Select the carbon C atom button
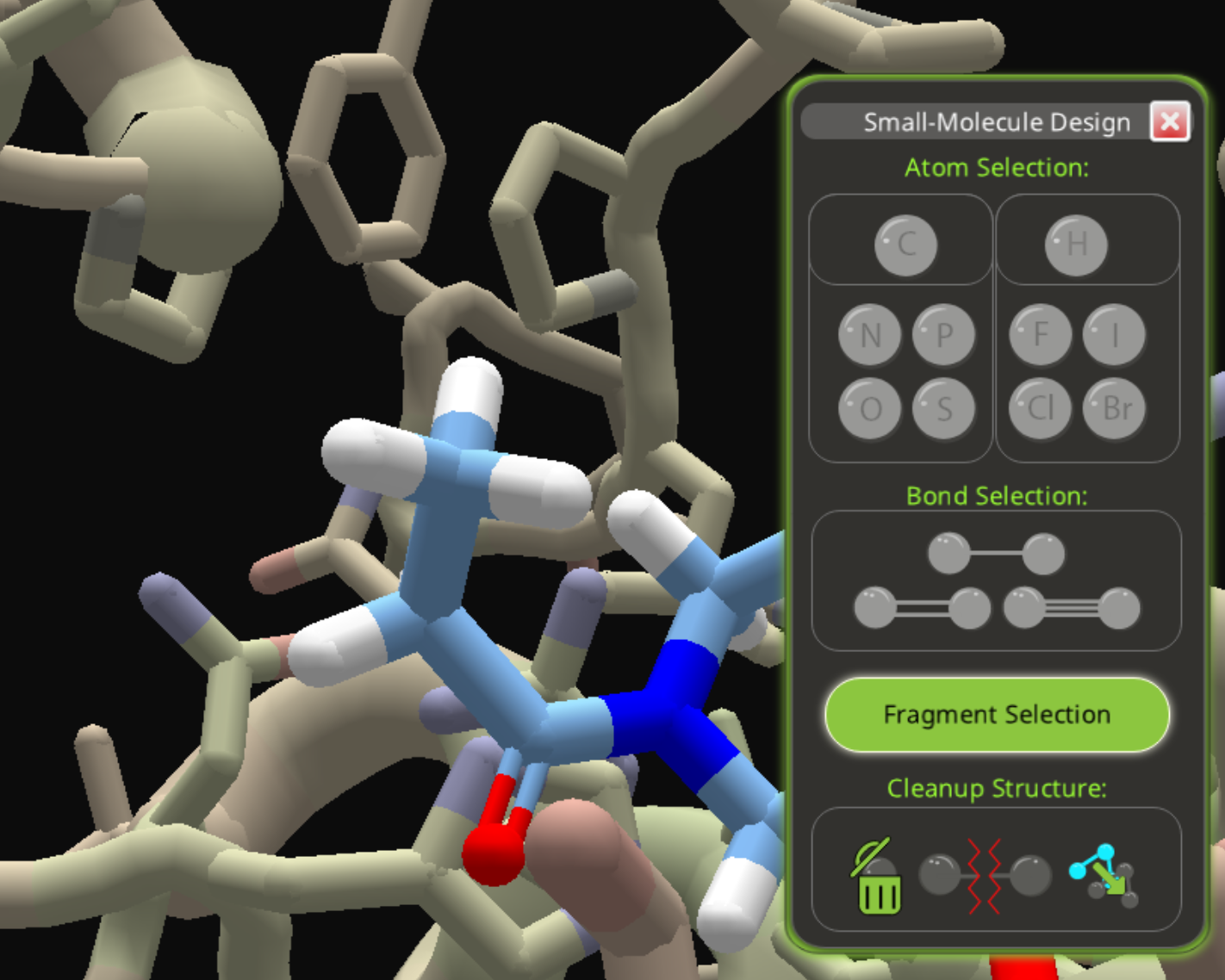Image resolution: width=1225 pixels, height=980 pixels. tap(905, 245)
